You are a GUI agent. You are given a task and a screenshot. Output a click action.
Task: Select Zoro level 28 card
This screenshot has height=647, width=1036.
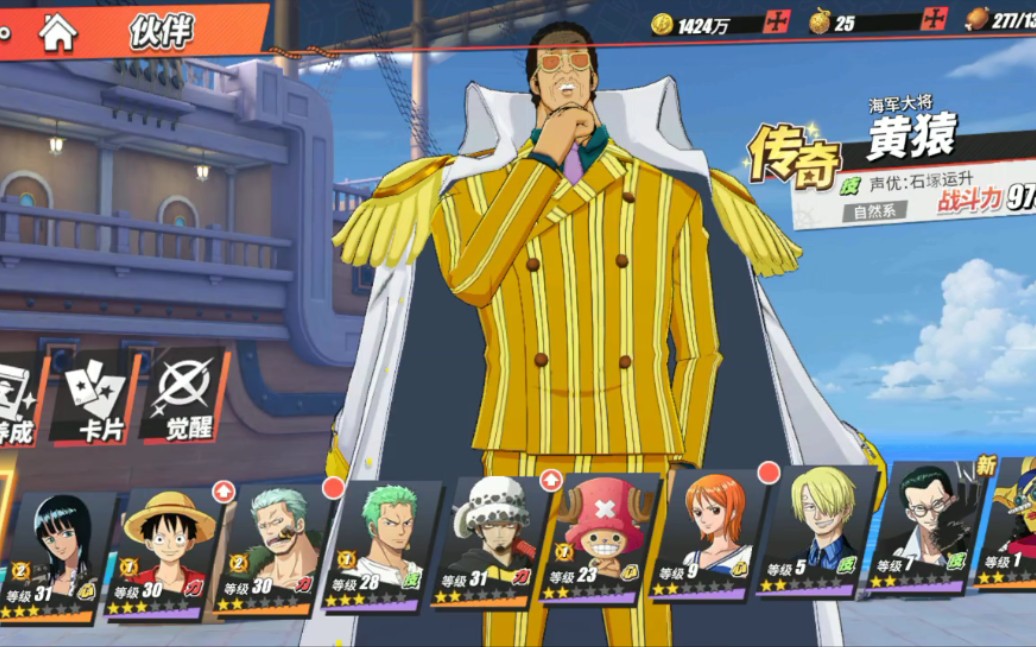[380, 545]
